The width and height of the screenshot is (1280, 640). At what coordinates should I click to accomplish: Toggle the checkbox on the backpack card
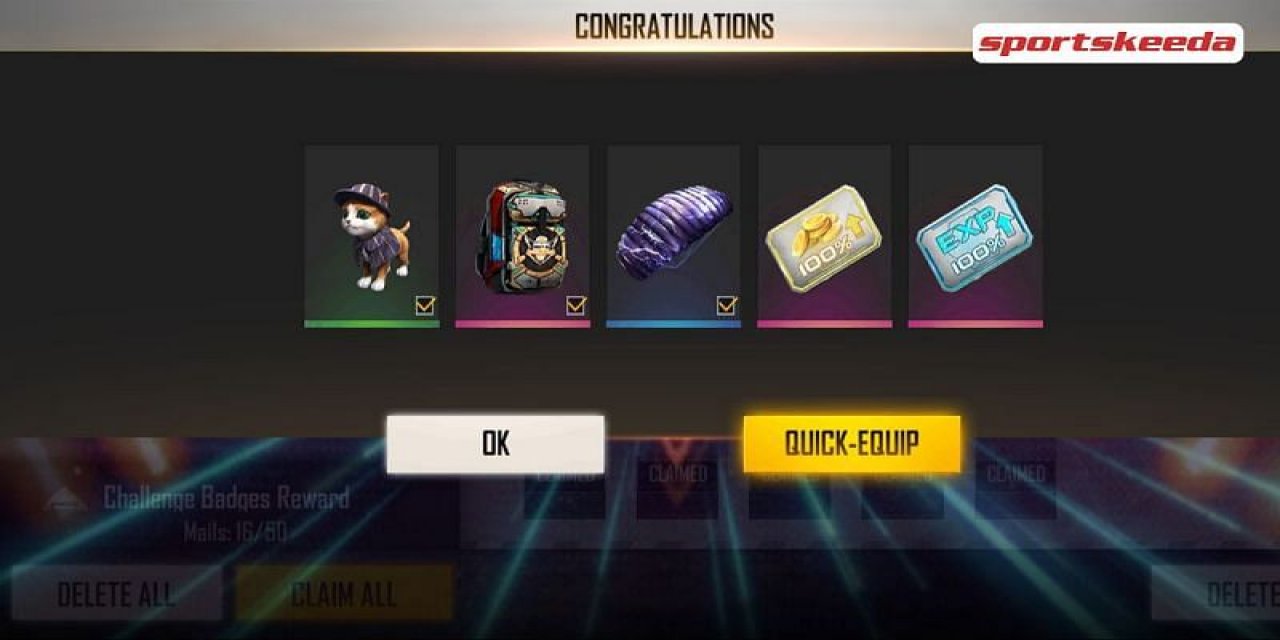pos(576,306)
